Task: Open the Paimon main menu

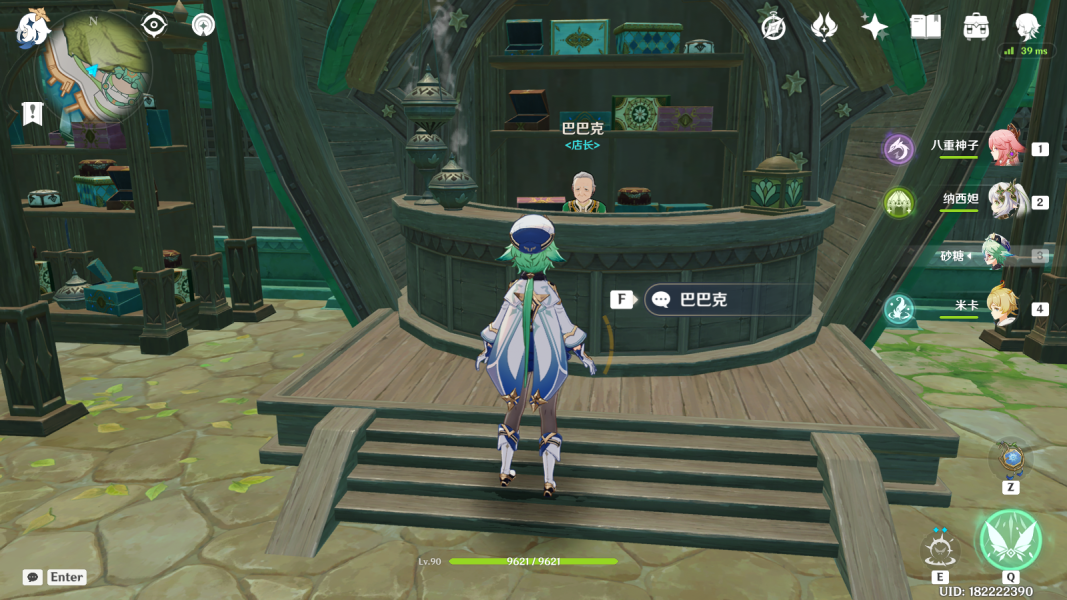Action: [32, 29]
